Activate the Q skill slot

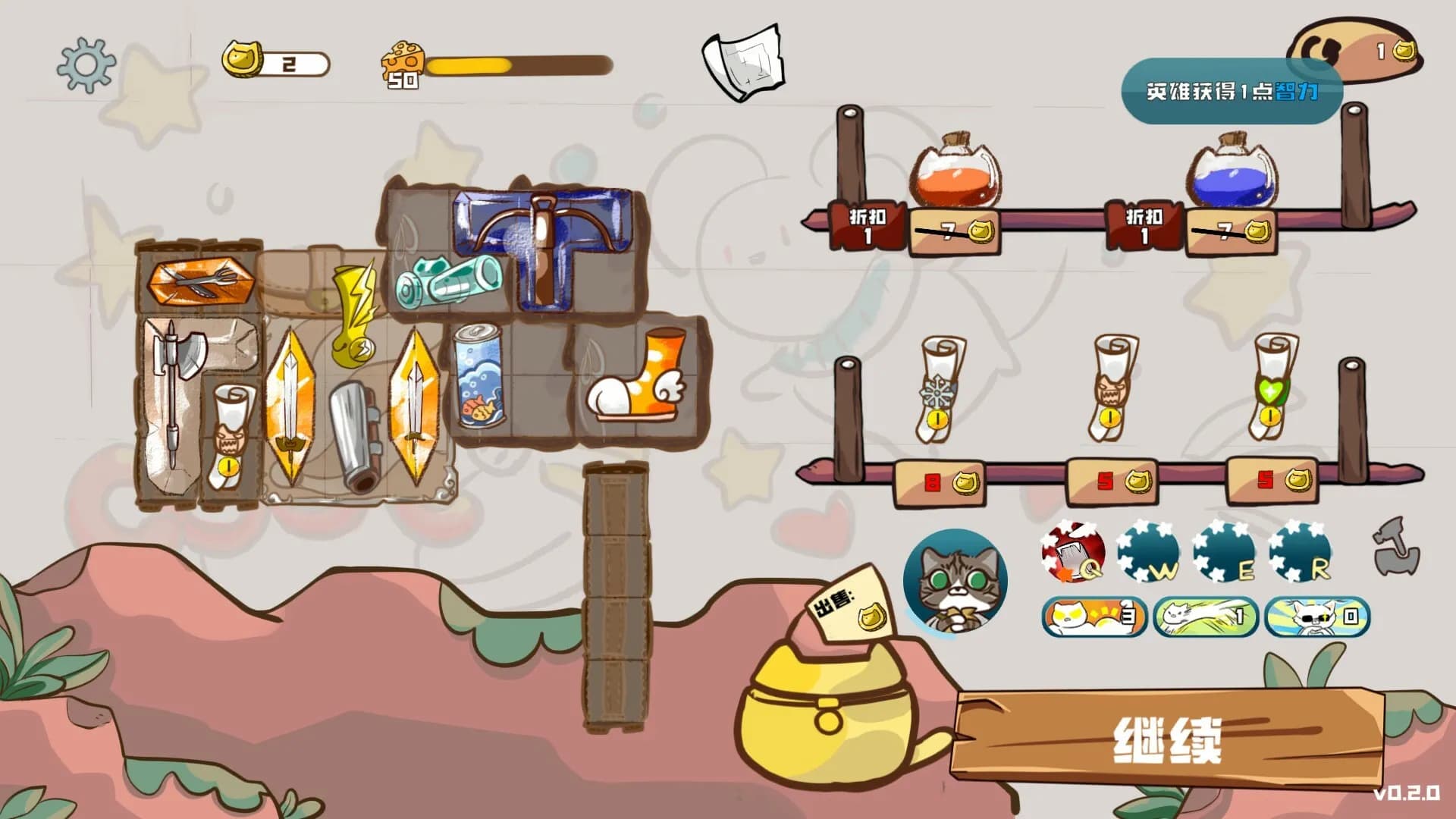tap(1072, 553)
